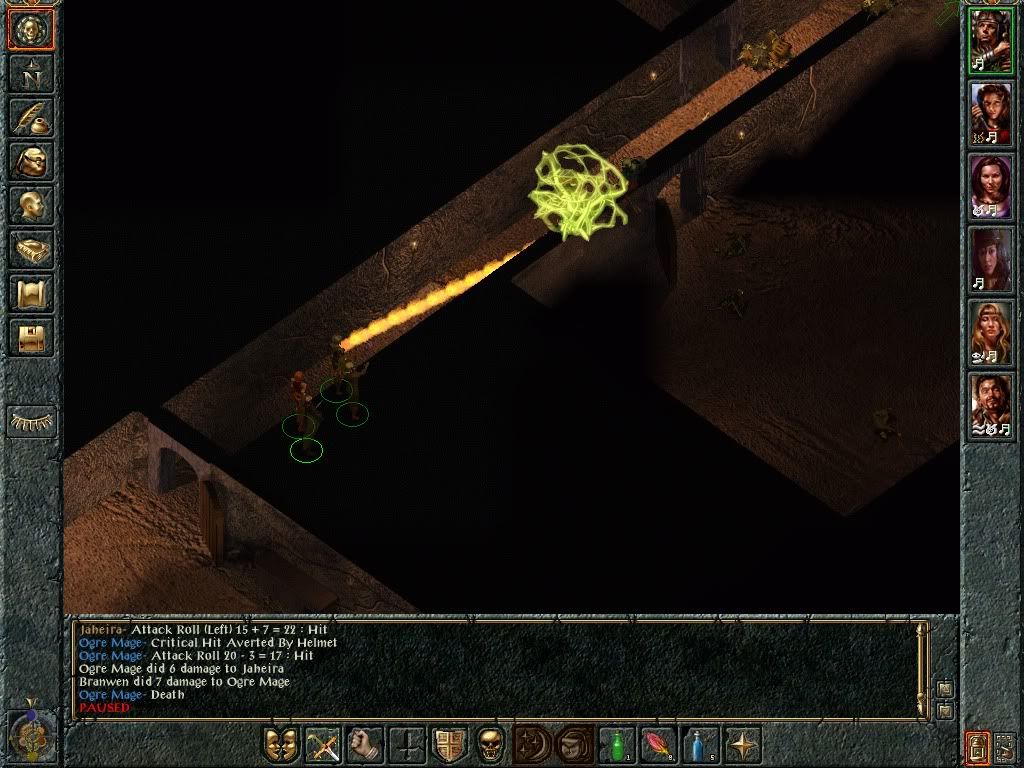Toggle pause using the clock in the corner
This screenshot has width=1024, height=768.
pos(29,734)
